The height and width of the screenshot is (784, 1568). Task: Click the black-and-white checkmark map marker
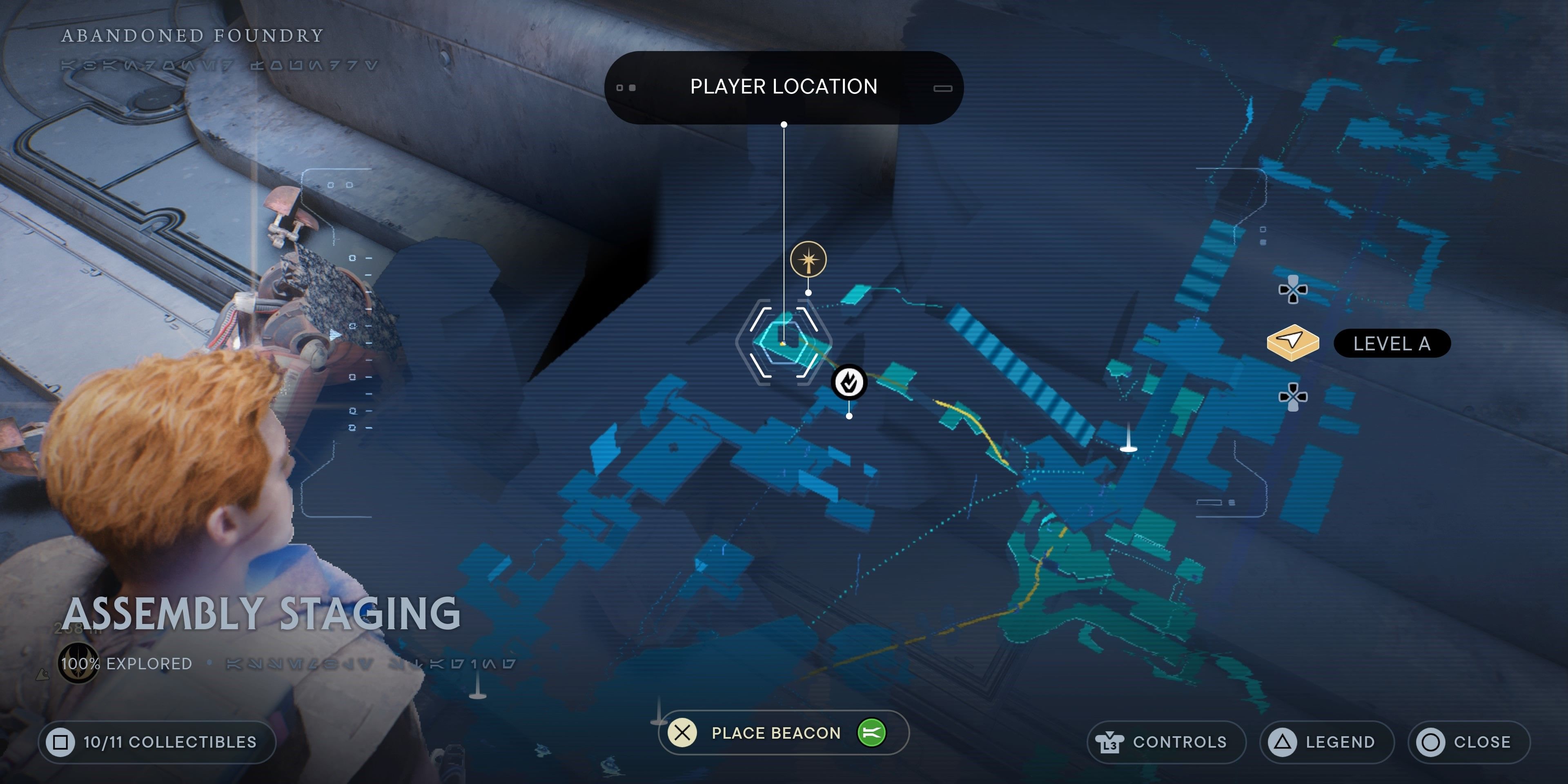(x=849, y=382)
